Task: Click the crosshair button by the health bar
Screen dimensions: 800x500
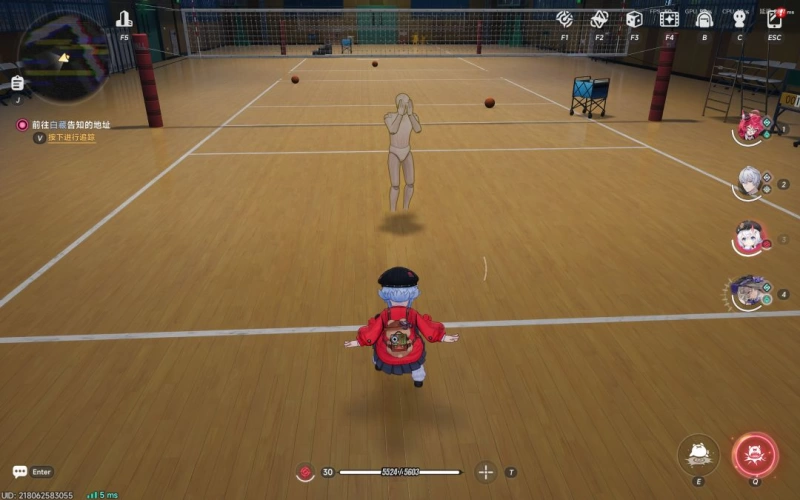Action: pos(486,472)
